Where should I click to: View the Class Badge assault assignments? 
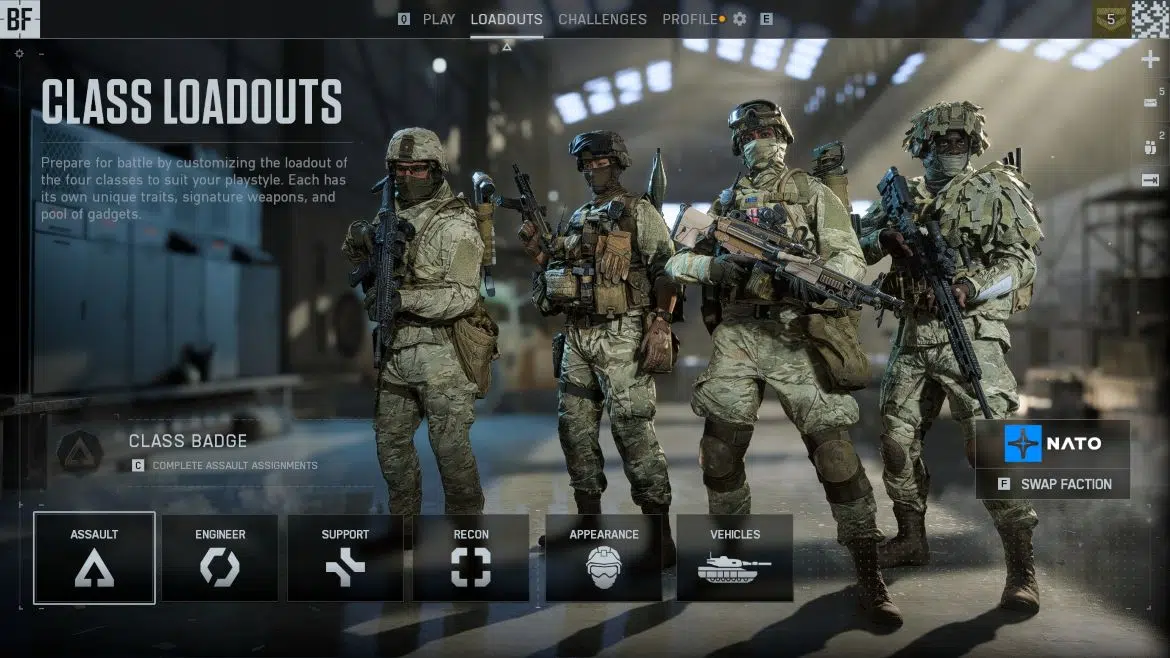click(x=188, y=451)
